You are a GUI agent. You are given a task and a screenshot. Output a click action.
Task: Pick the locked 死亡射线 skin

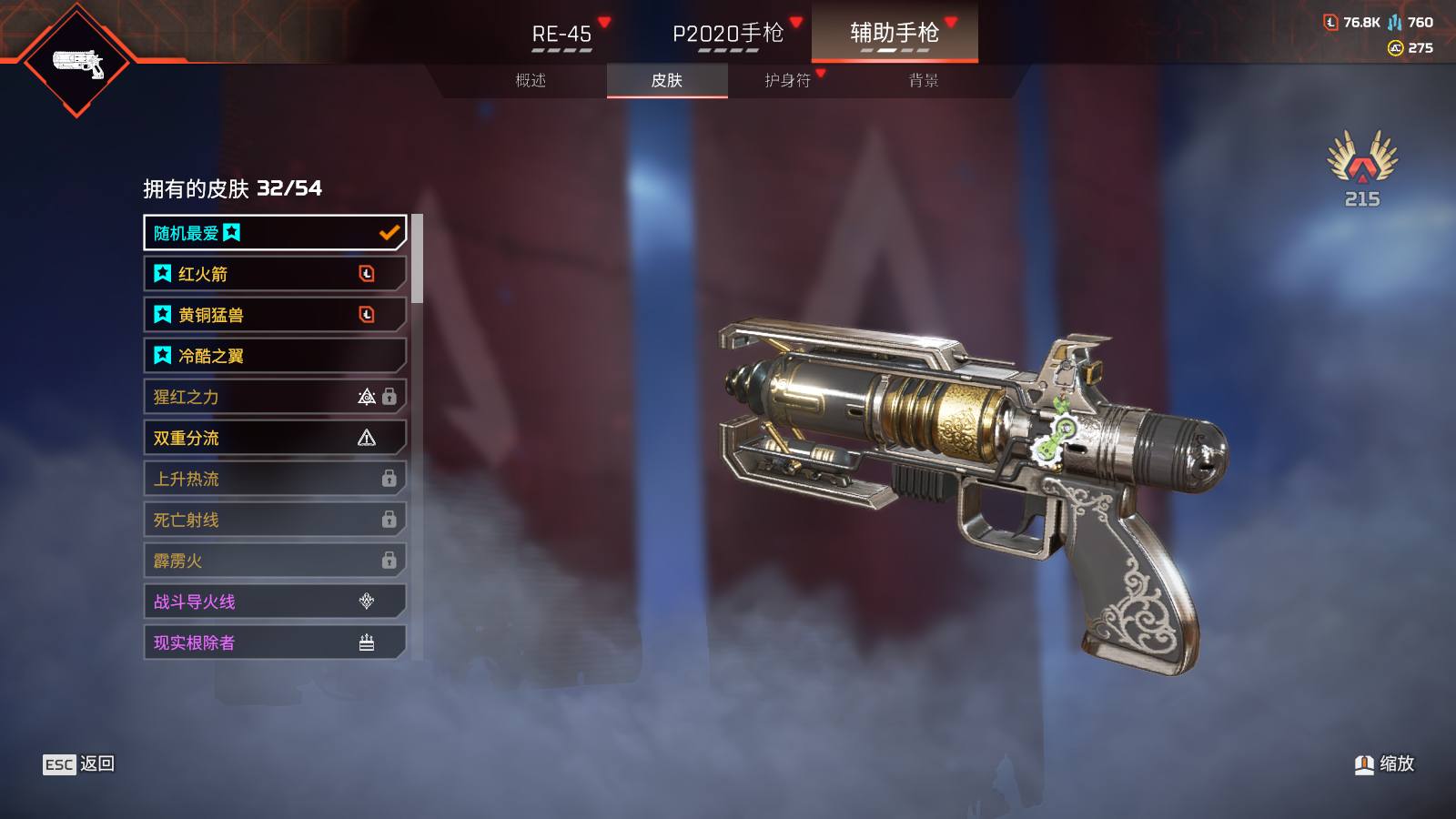click(274, 520)
